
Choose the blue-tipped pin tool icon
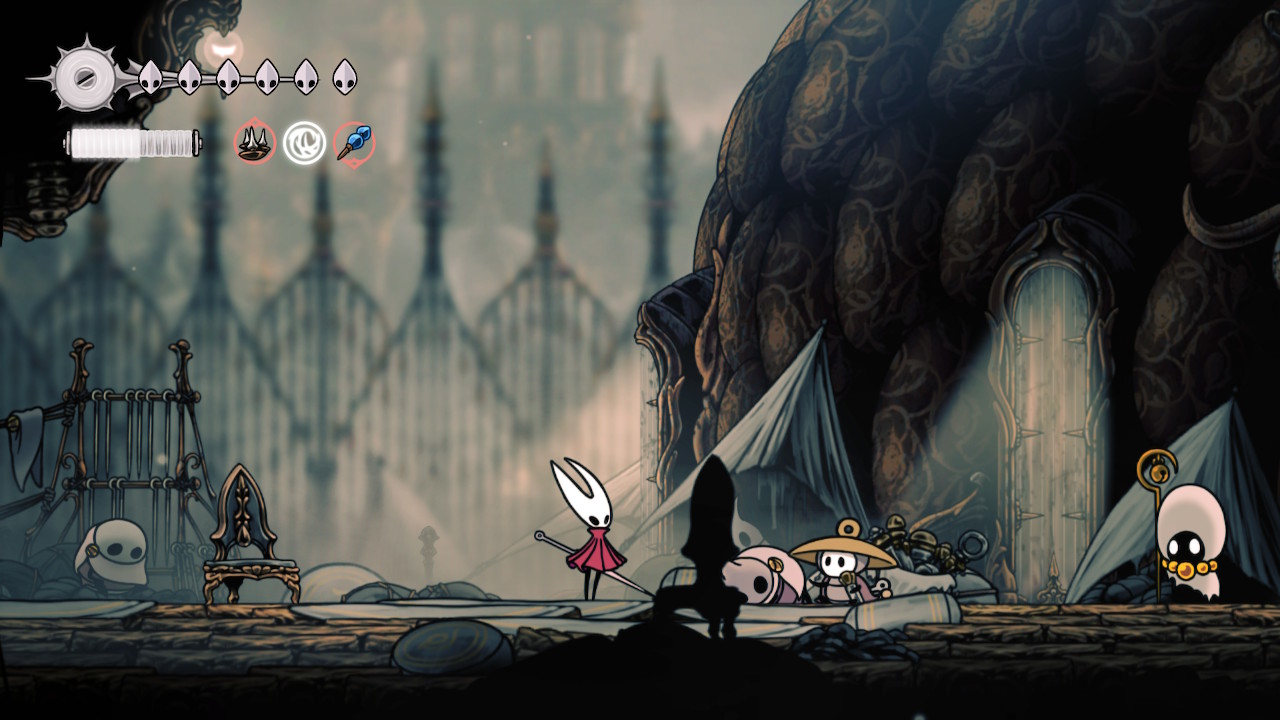click(354, 144)
